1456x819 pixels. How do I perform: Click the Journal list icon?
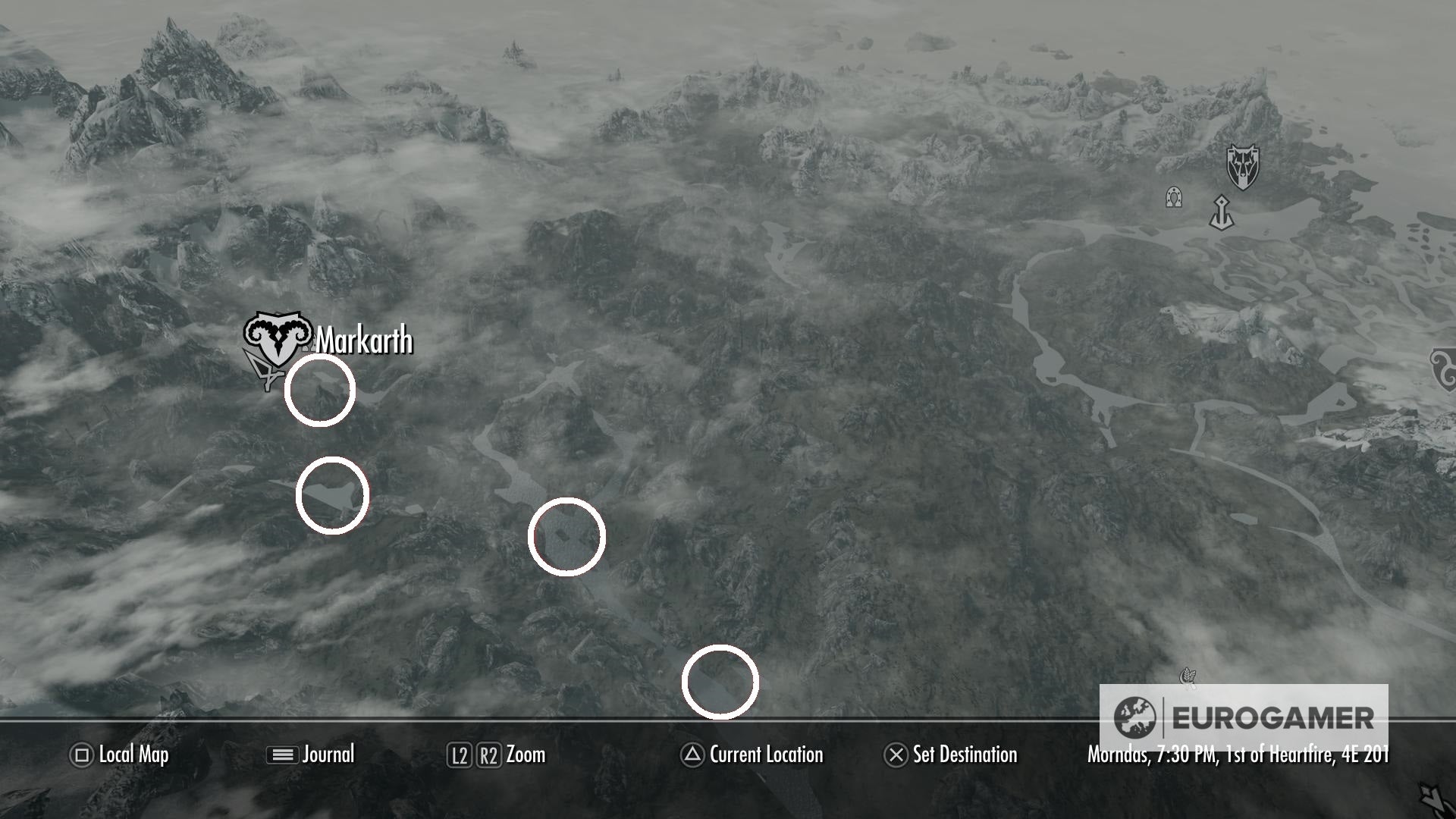280,755
